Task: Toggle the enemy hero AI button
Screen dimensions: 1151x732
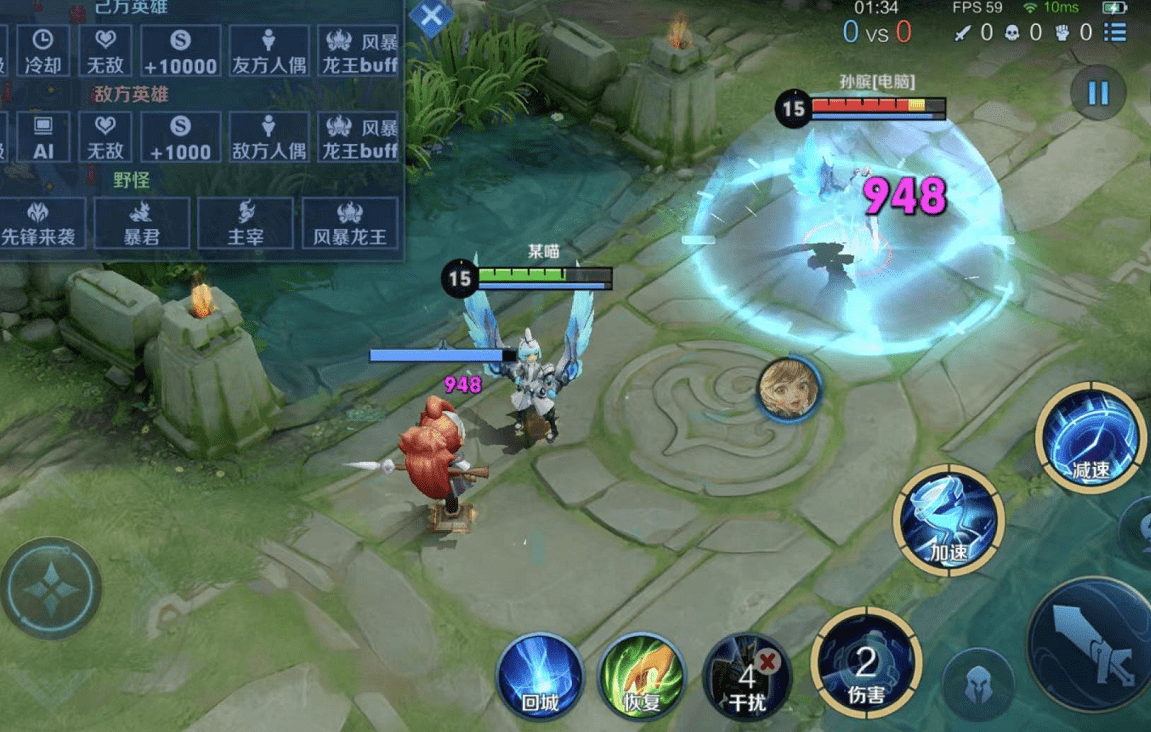Action: (44, 137)
